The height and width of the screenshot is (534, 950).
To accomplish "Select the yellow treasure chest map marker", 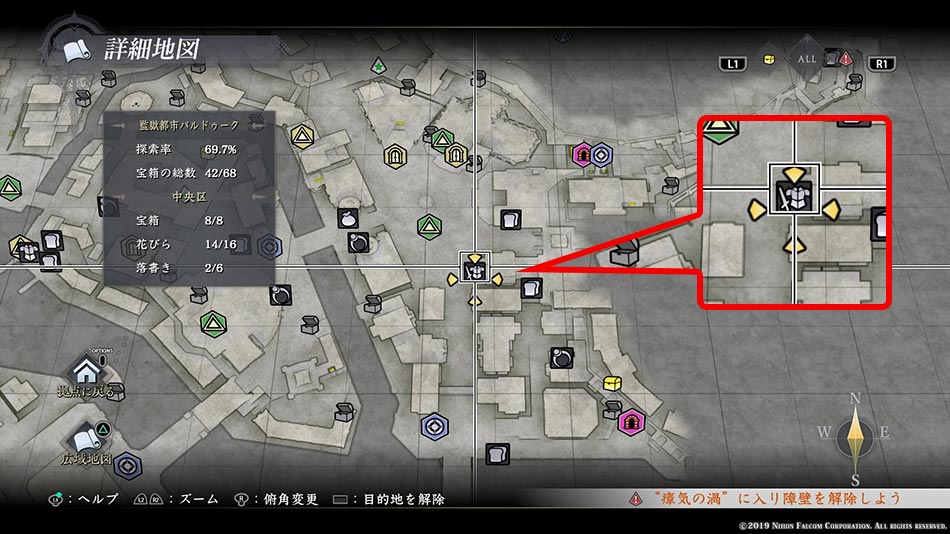I will pos(613,383).
